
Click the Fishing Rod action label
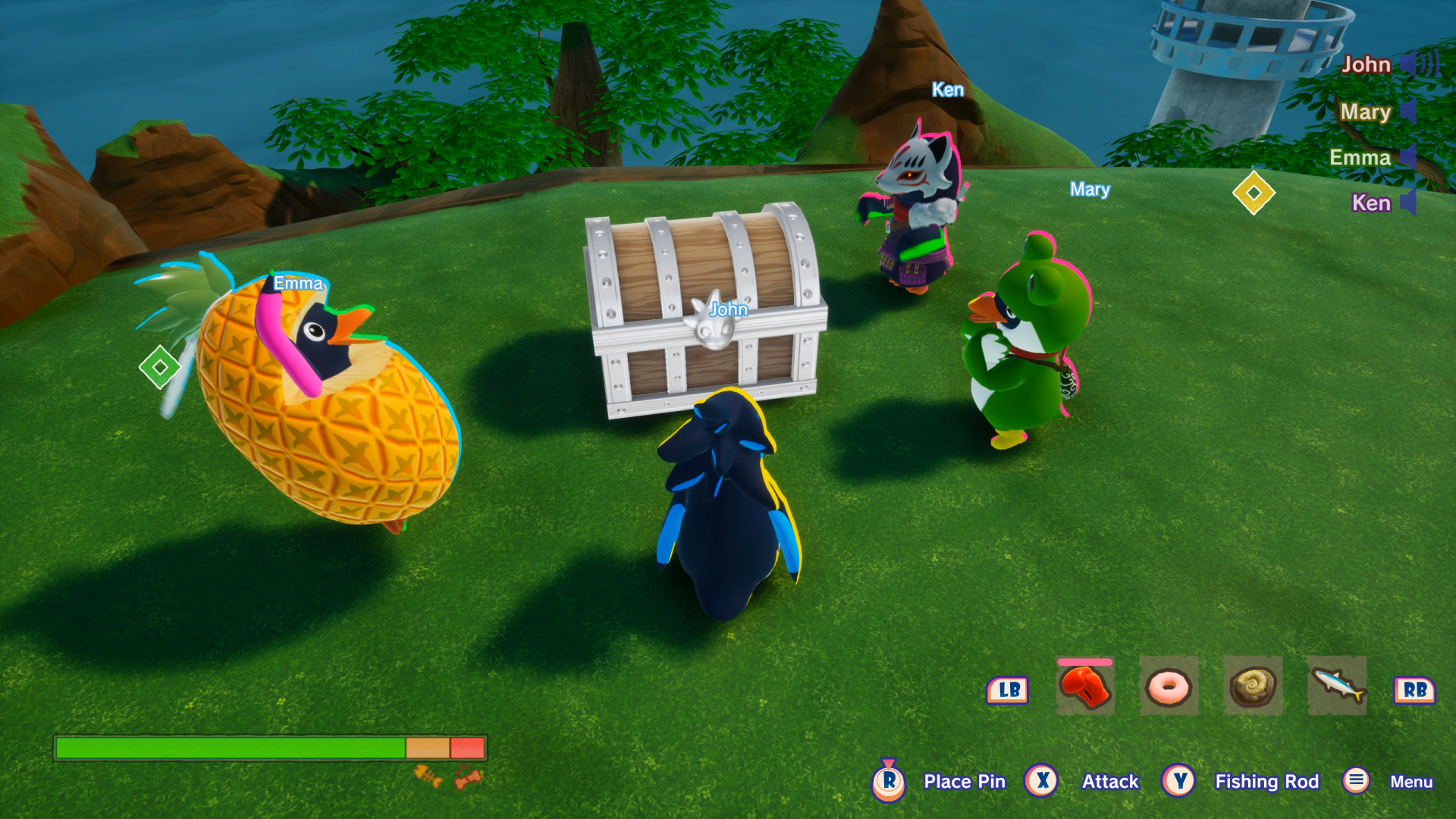click(1267, 781)
